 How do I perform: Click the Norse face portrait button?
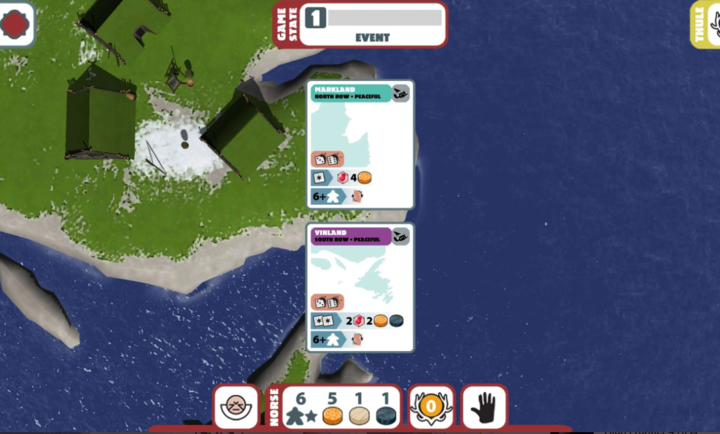pyautogui.click(x=236, y=407)
